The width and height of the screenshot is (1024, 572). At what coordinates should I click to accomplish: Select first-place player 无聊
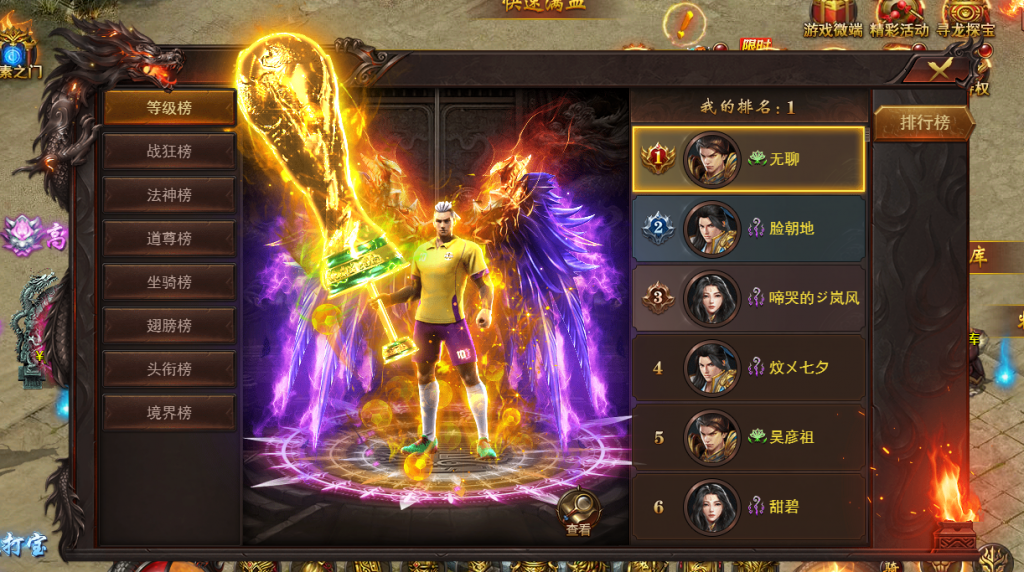(748, 159)
